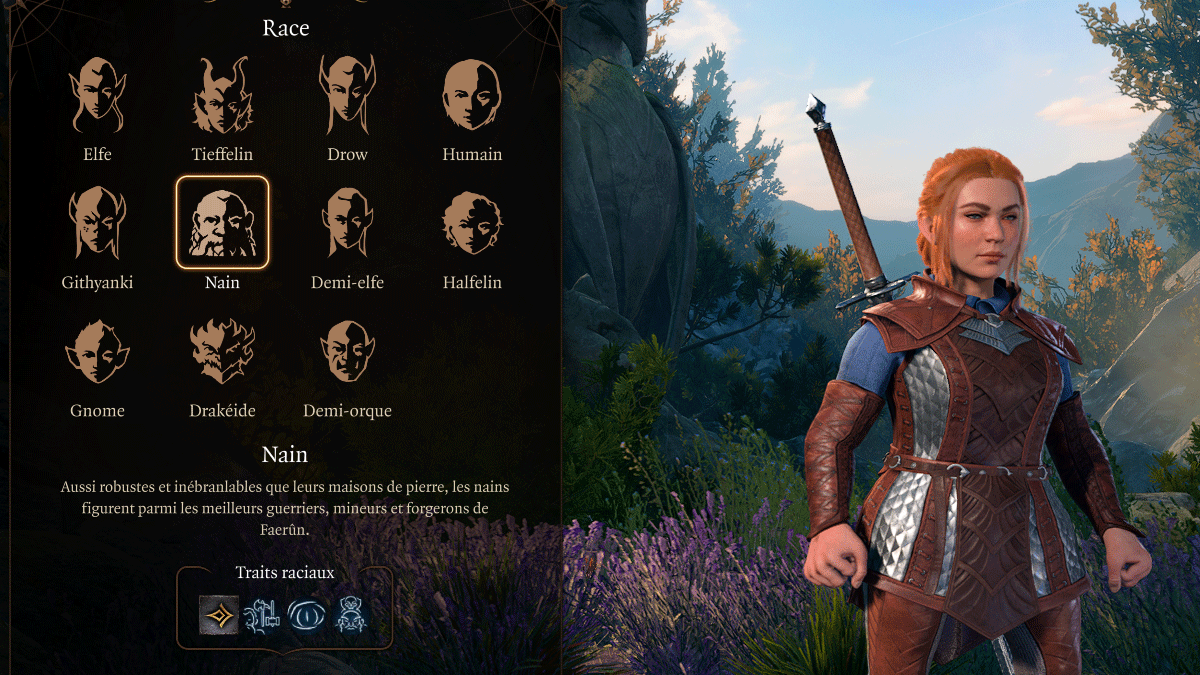View the axe and hammer weapon training trait

coord(263,613)
